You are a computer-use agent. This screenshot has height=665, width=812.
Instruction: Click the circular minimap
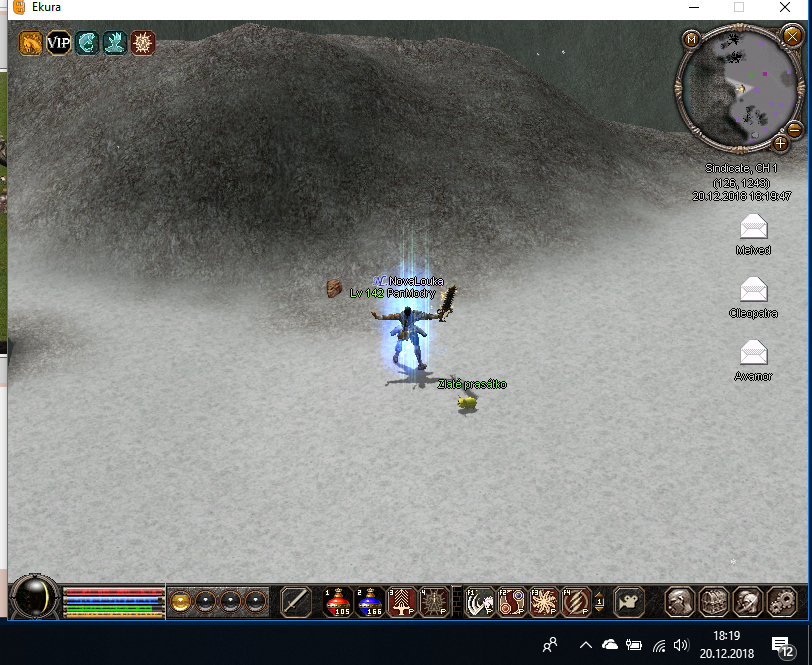click(739, 88)
